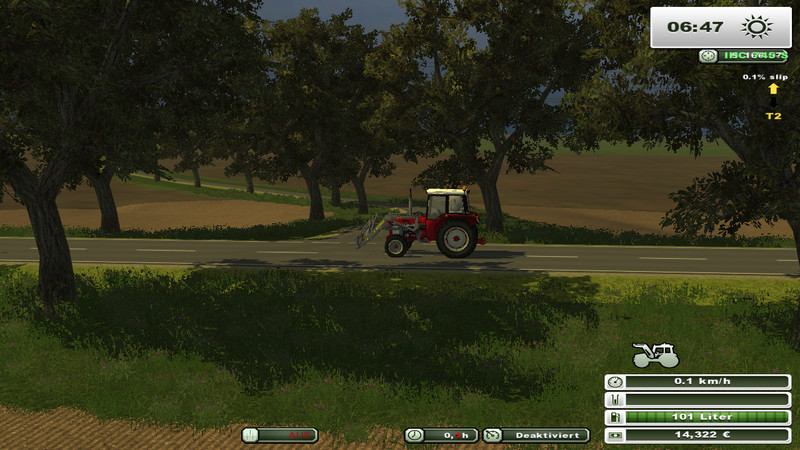This screenshot has height=450, width=800.
Task: Toggle the red AUS indicator
Action: (x=280, y=435)
